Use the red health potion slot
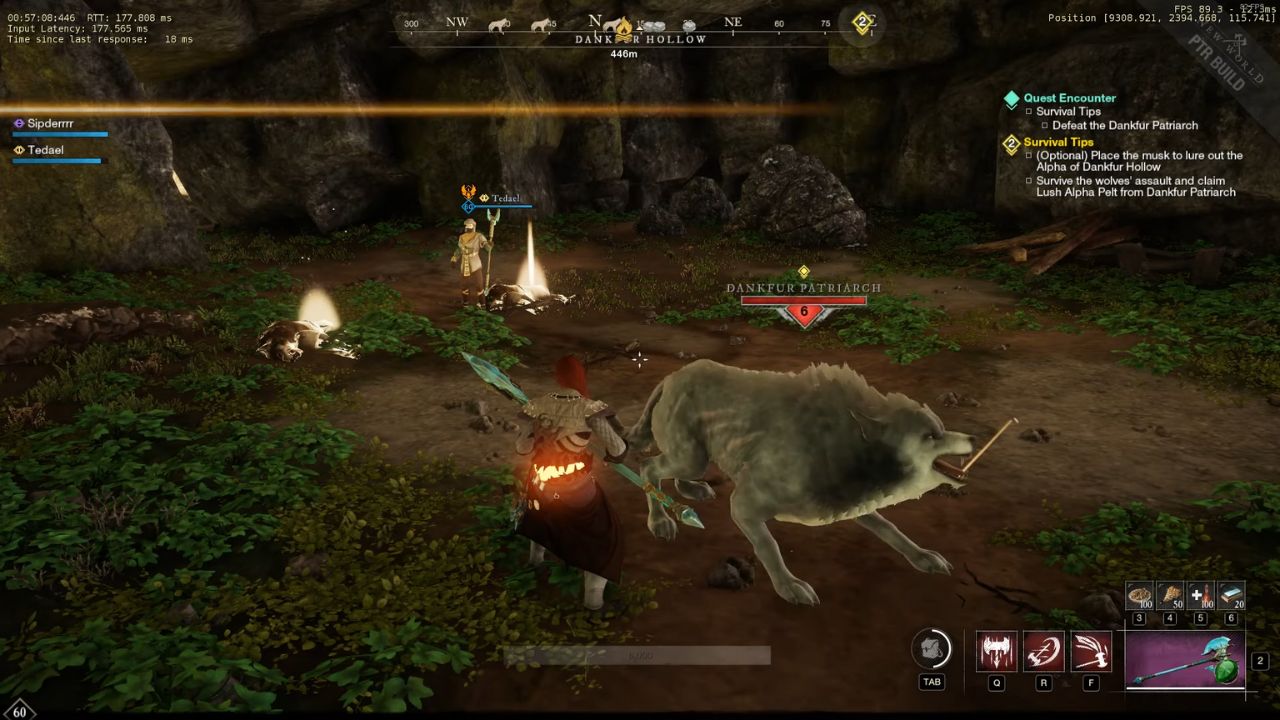 coord(1201,596)
